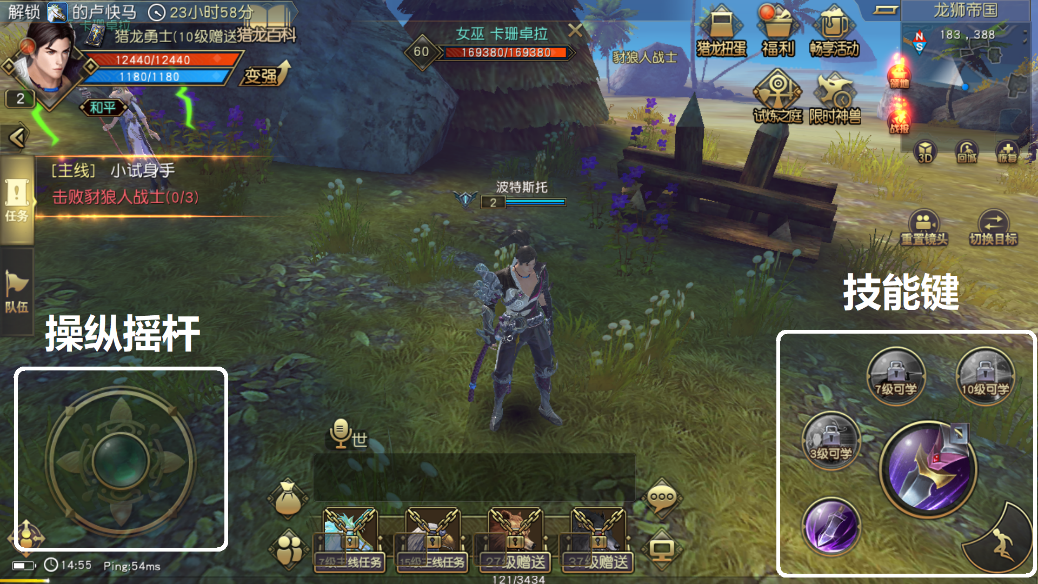Show the 畅享活动 events panel
Image resolution: width=1038 pixels, height=584 pixels.
click(x=834, y=31)
